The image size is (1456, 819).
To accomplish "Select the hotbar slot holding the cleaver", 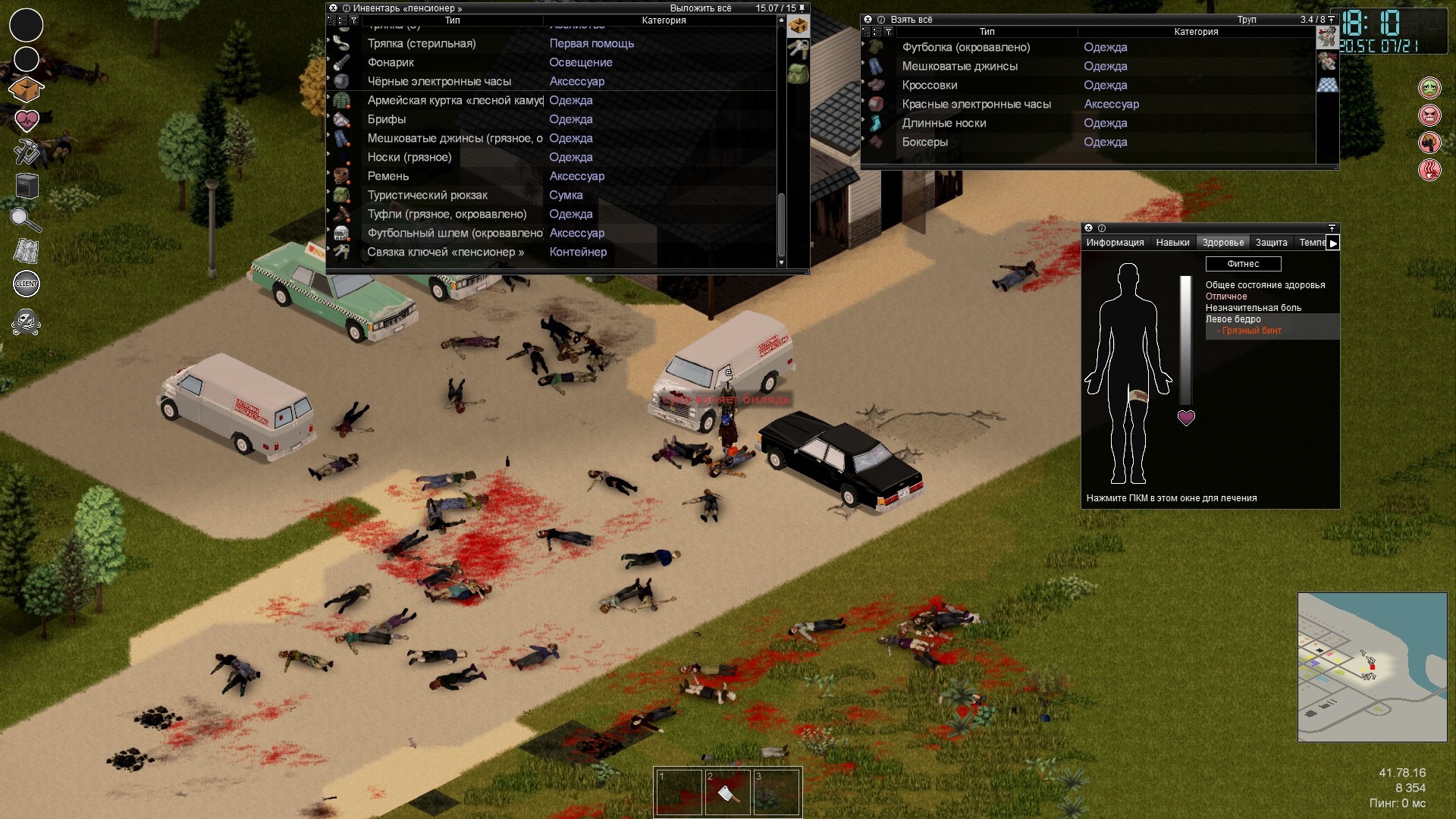I will tap(727, 792).
